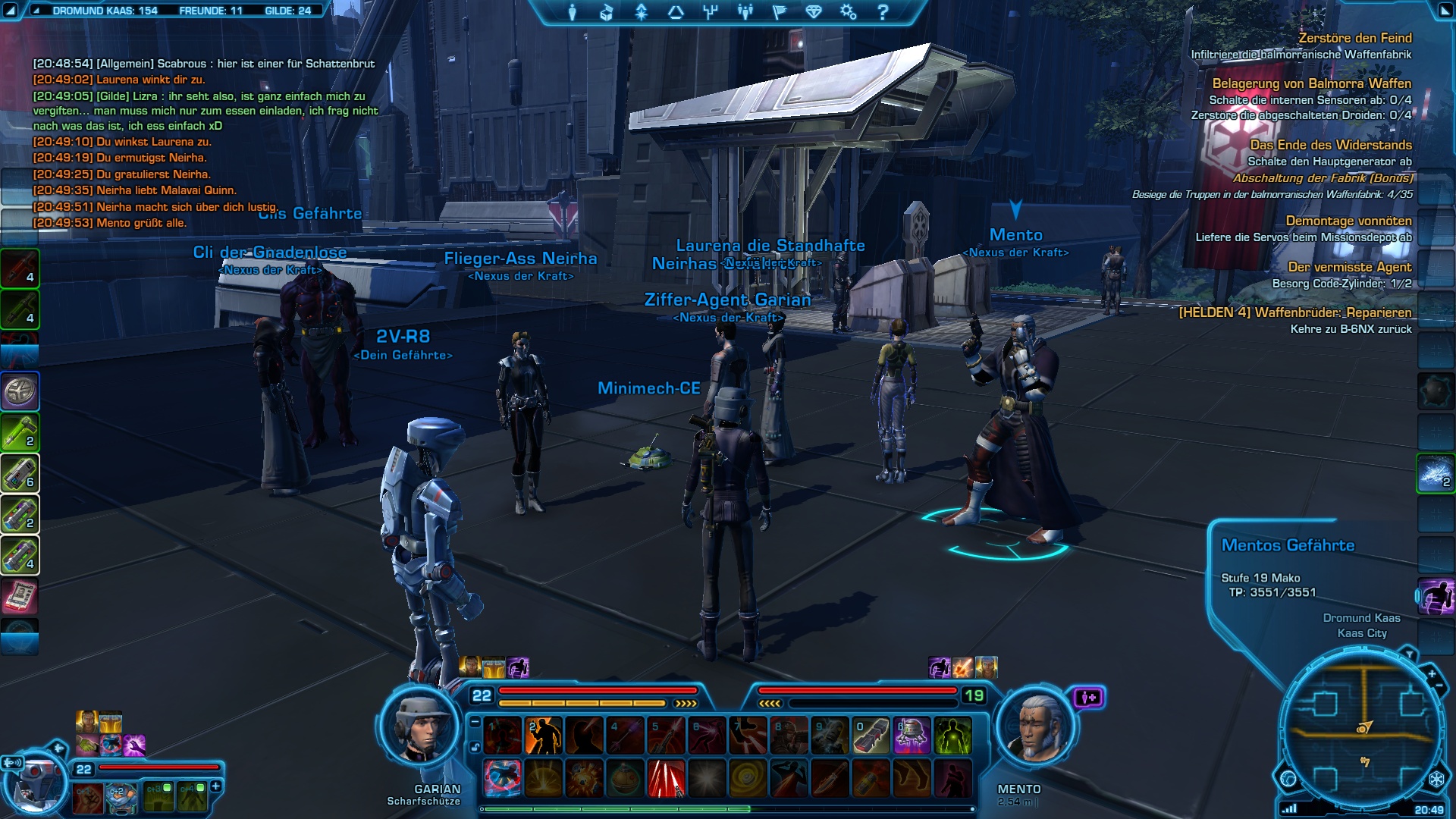Click the minimap zoom-out minus button
1456x819 pixels.
tap(1439, 686)
